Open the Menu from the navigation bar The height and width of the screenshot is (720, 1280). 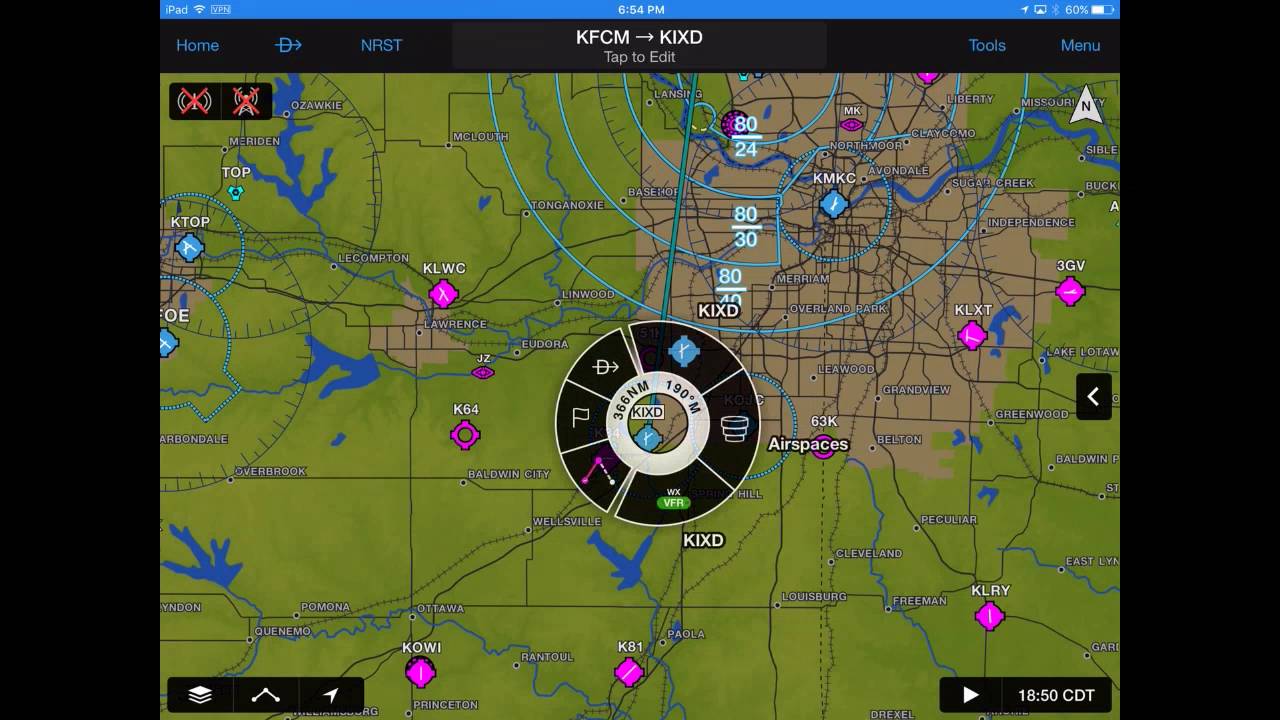1080,45
